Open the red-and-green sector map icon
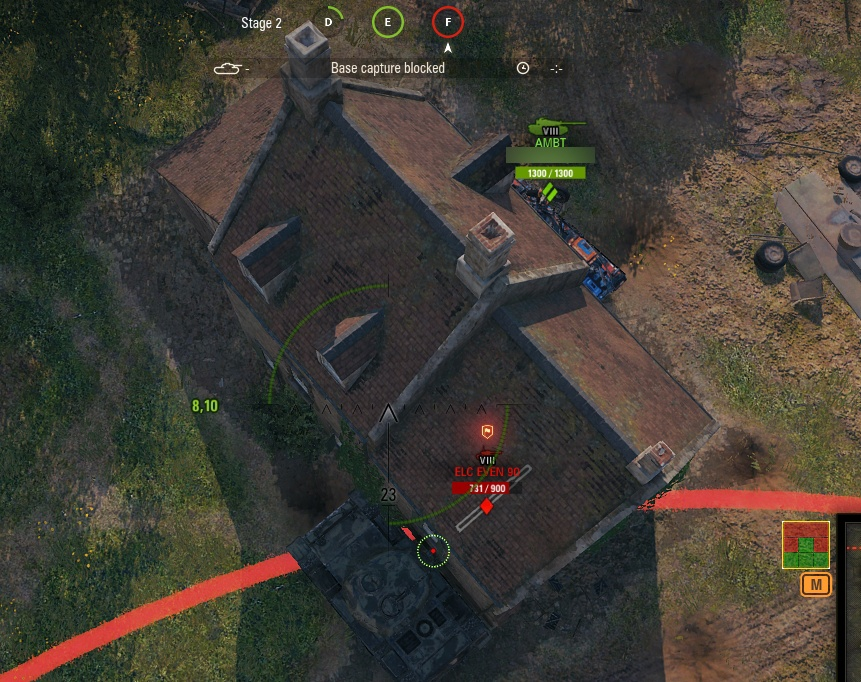This screenshot has height=682, width=861. coord(805,545)
